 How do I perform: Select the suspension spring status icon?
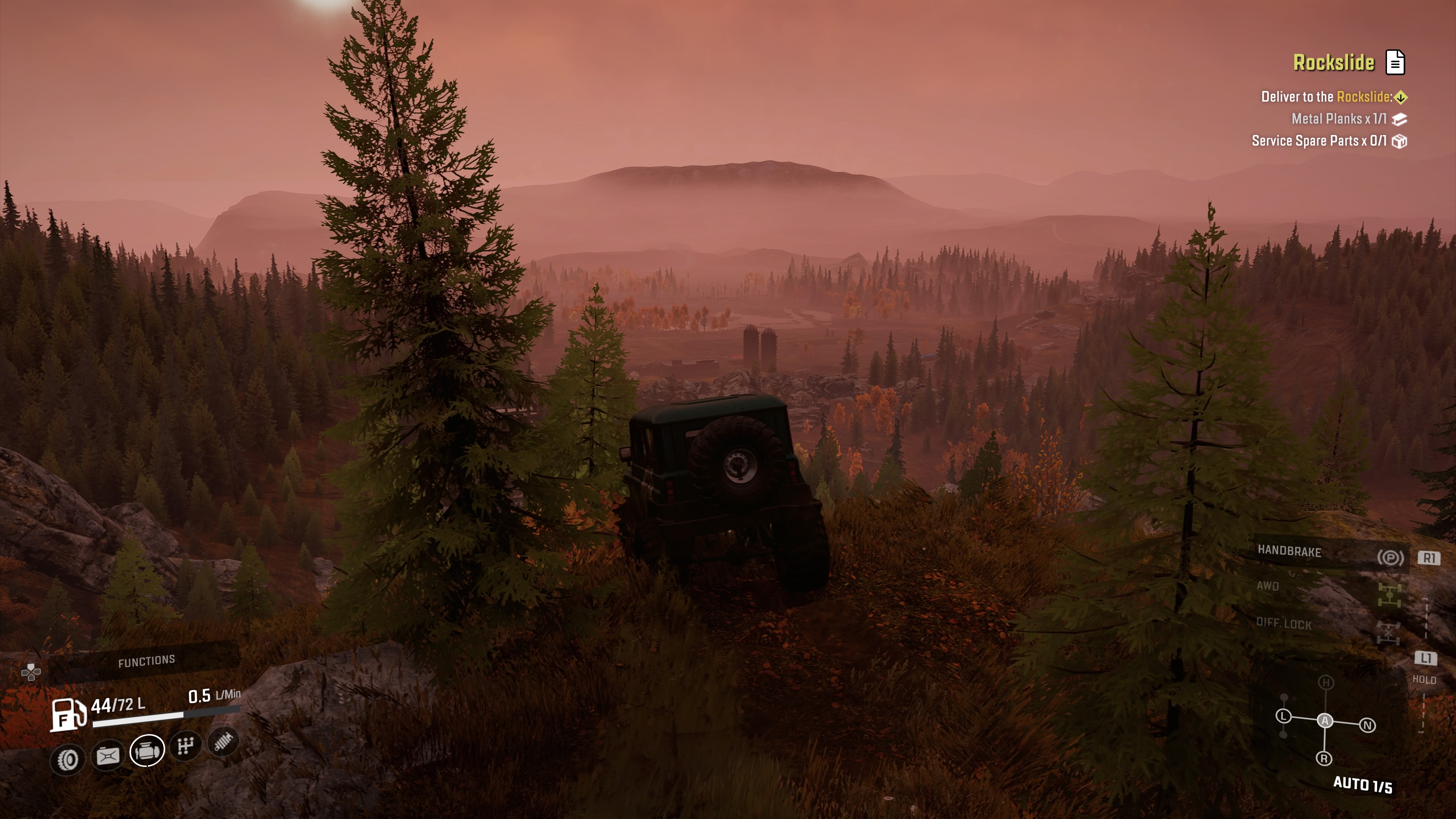pyautogui.click(x=224, y=741)
